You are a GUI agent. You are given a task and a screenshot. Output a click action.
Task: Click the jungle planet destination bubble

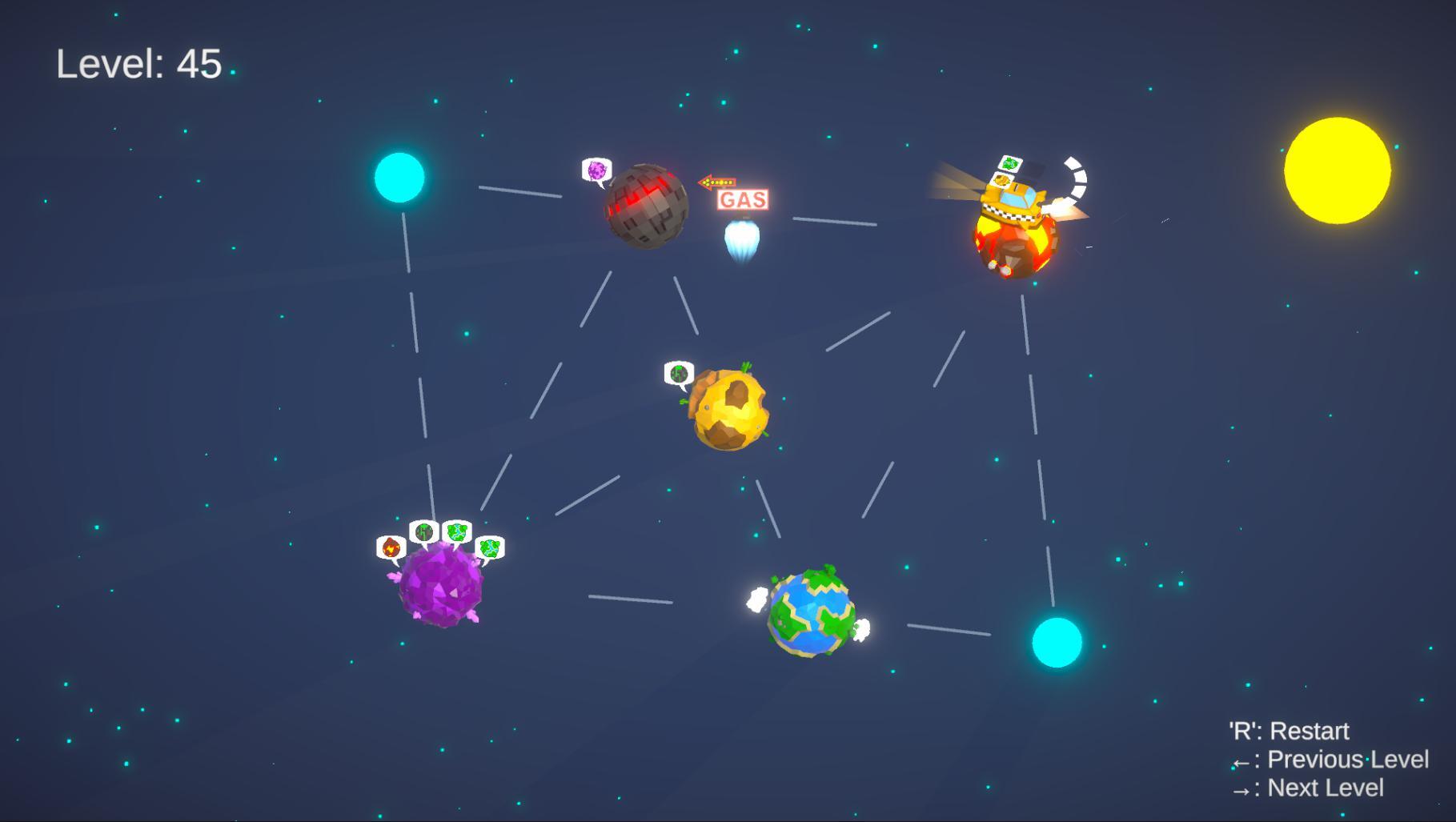pyautogui.click(x=423, y=531)
